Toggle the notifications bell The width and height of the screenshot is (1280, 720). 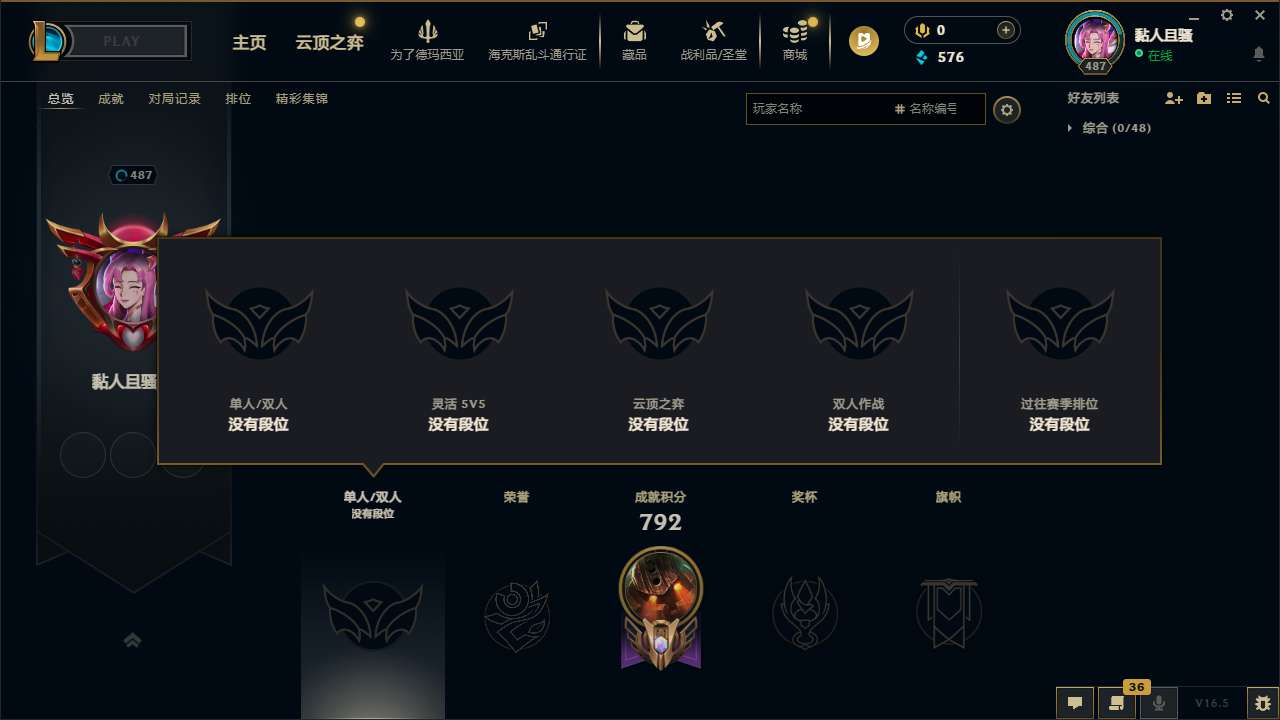tap(1258, 52)
